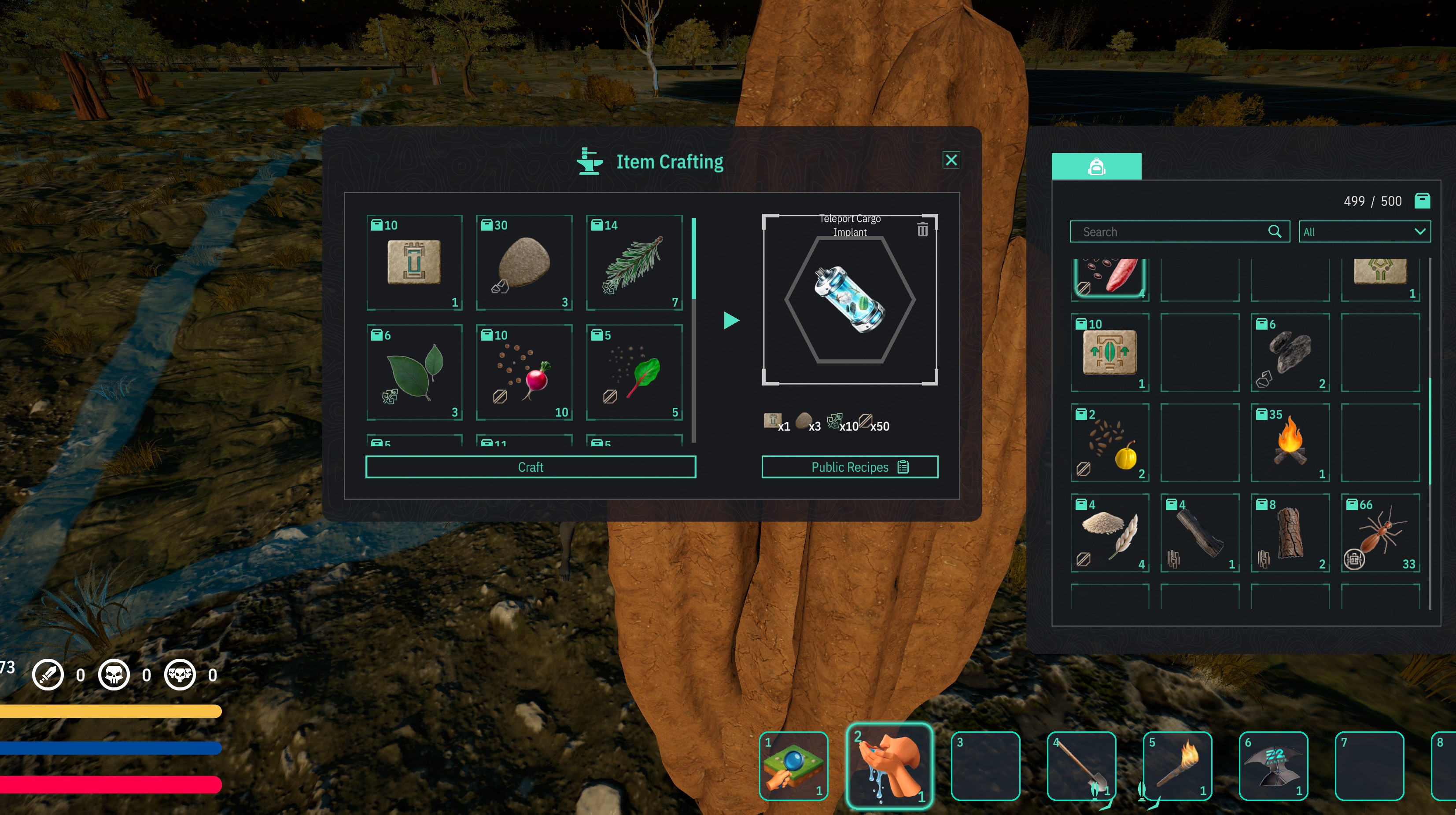
Task: Select the stone ingredient slot
Action: click(524, 263)
